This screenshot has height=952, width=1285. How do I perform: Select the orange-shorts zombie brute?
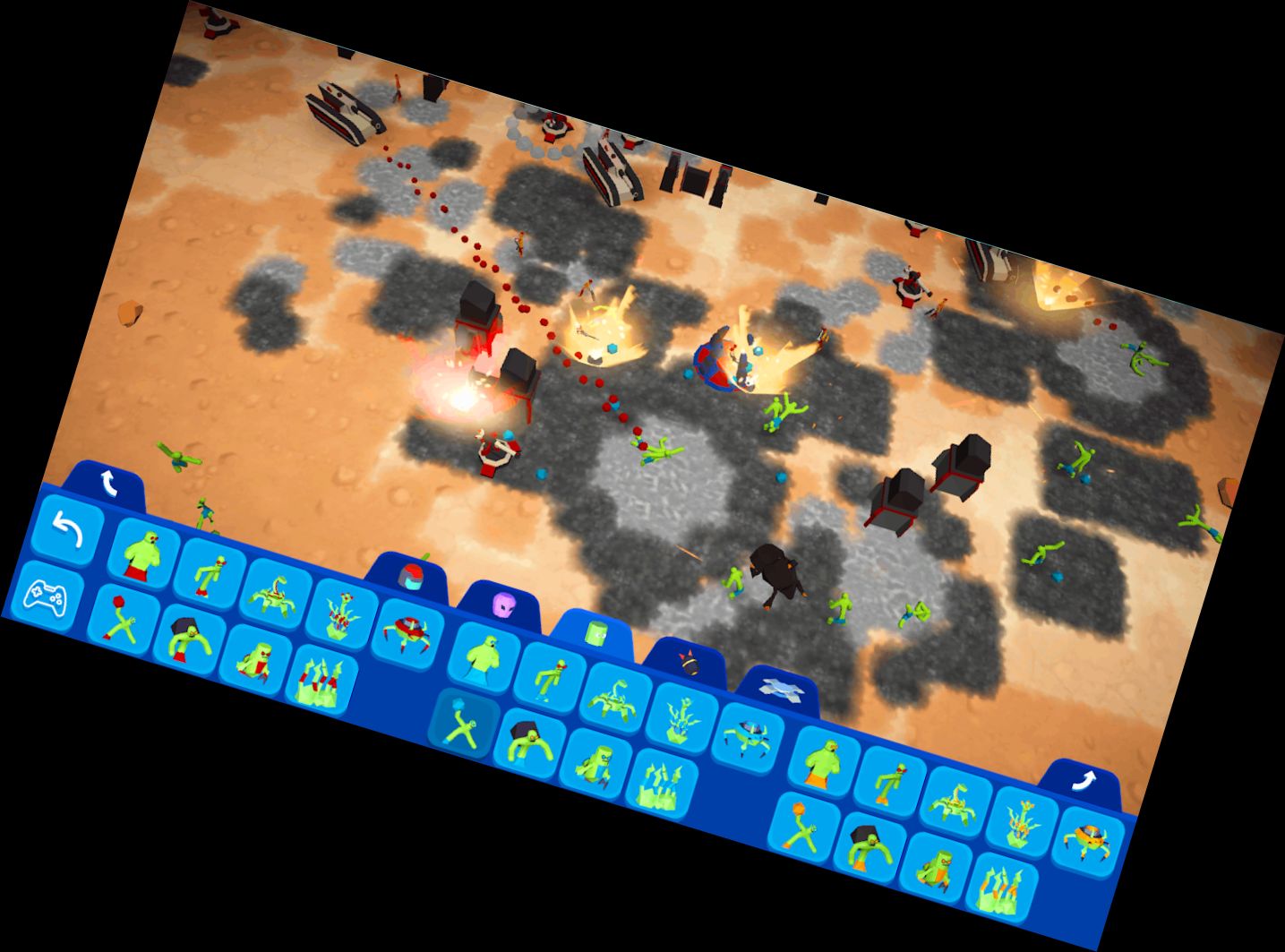point(821,763)
